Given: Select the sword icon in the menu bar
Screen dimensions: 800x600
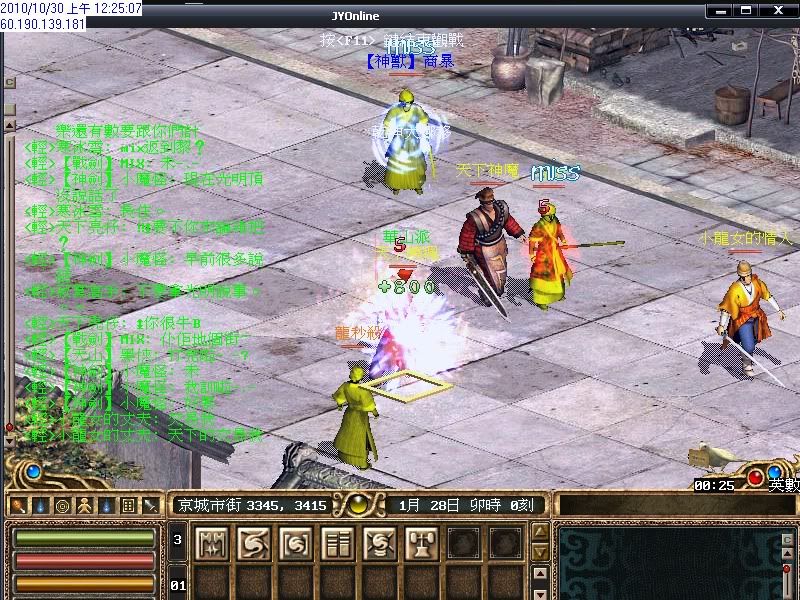Looking at the screenshot, I should 150,506.
